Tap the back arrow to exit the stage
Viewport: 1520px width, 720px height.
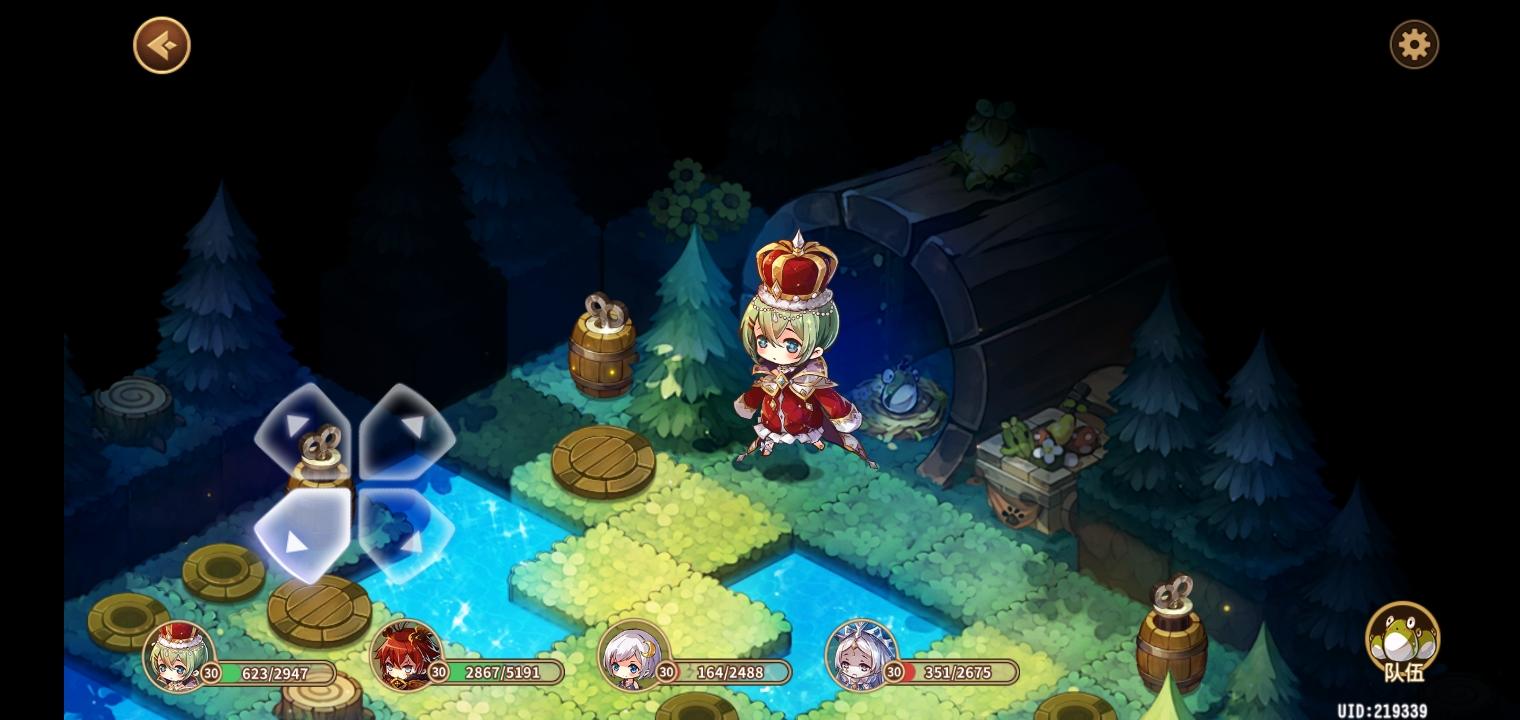(x=161, y=44)
